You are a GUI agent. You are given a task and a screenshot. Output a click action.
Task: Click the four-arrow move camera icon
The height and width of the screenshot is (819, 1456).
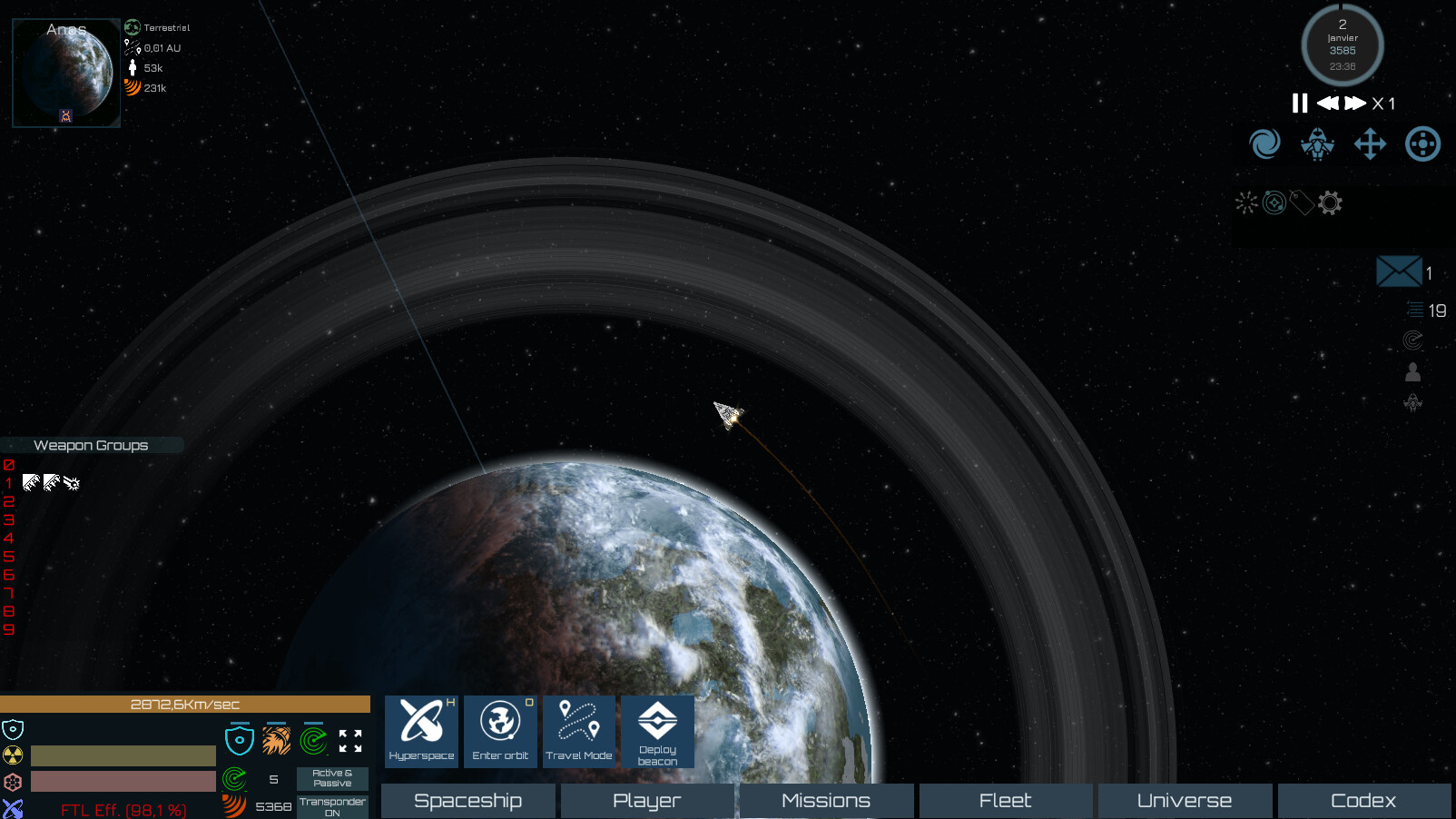click(x=1370, y=143)
